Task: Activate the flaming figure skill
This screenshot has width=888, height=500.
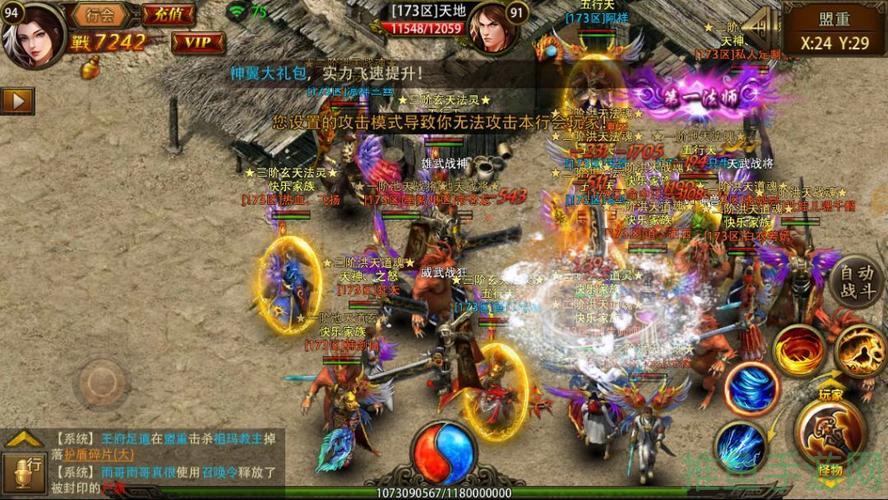Action: [x=861, y=352]
